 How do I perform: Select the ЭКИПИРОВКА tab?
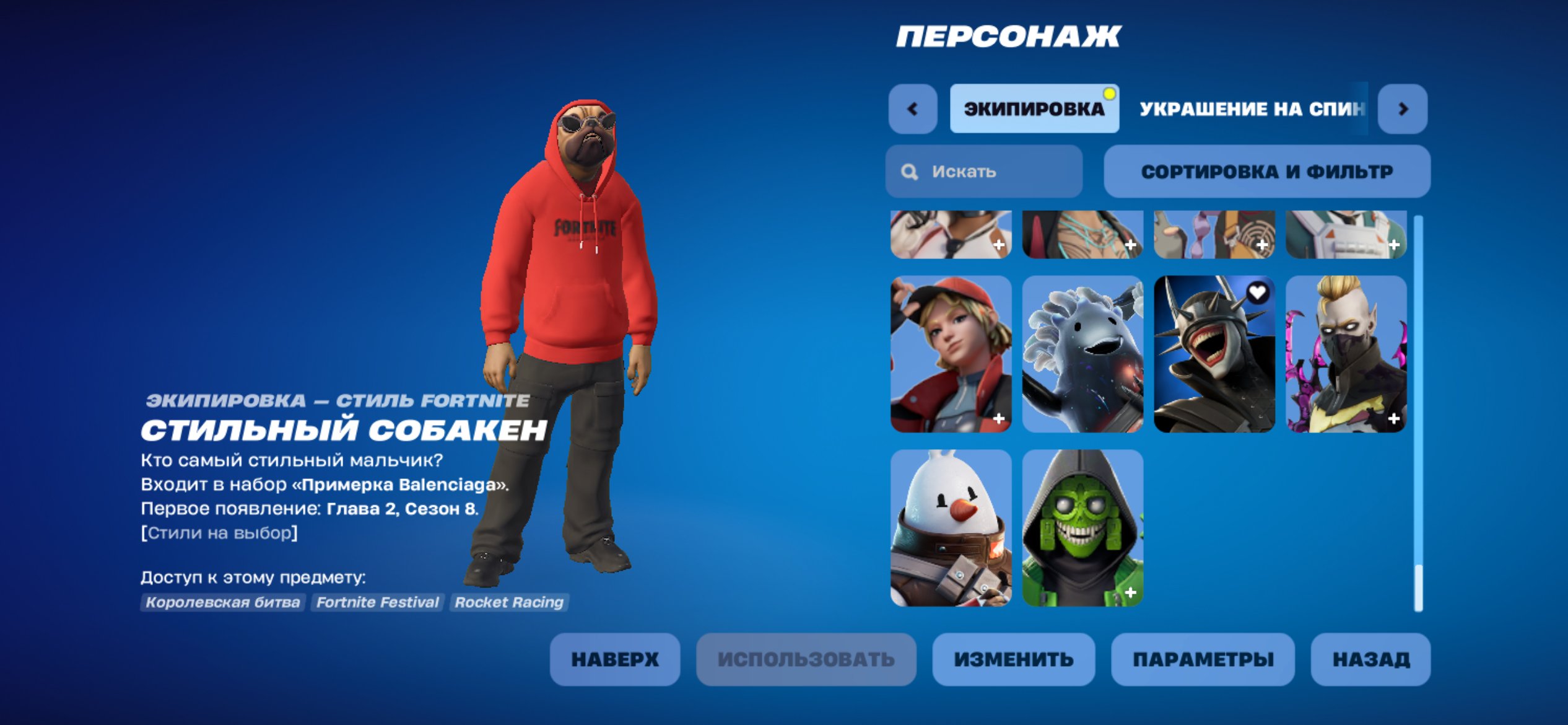[1033, 109]
